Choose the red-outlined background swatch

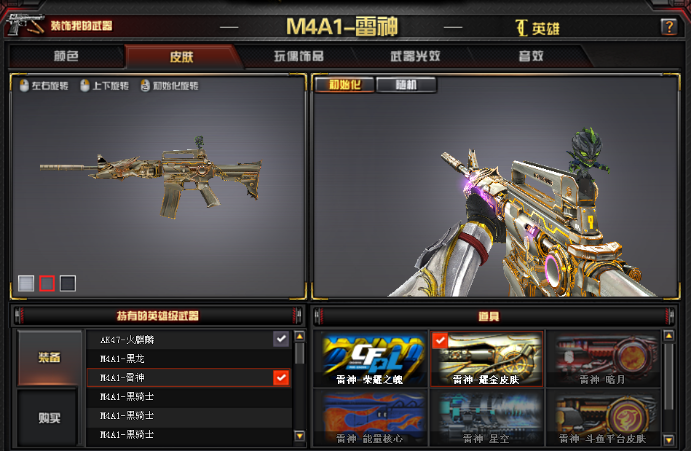click(47, 284)
